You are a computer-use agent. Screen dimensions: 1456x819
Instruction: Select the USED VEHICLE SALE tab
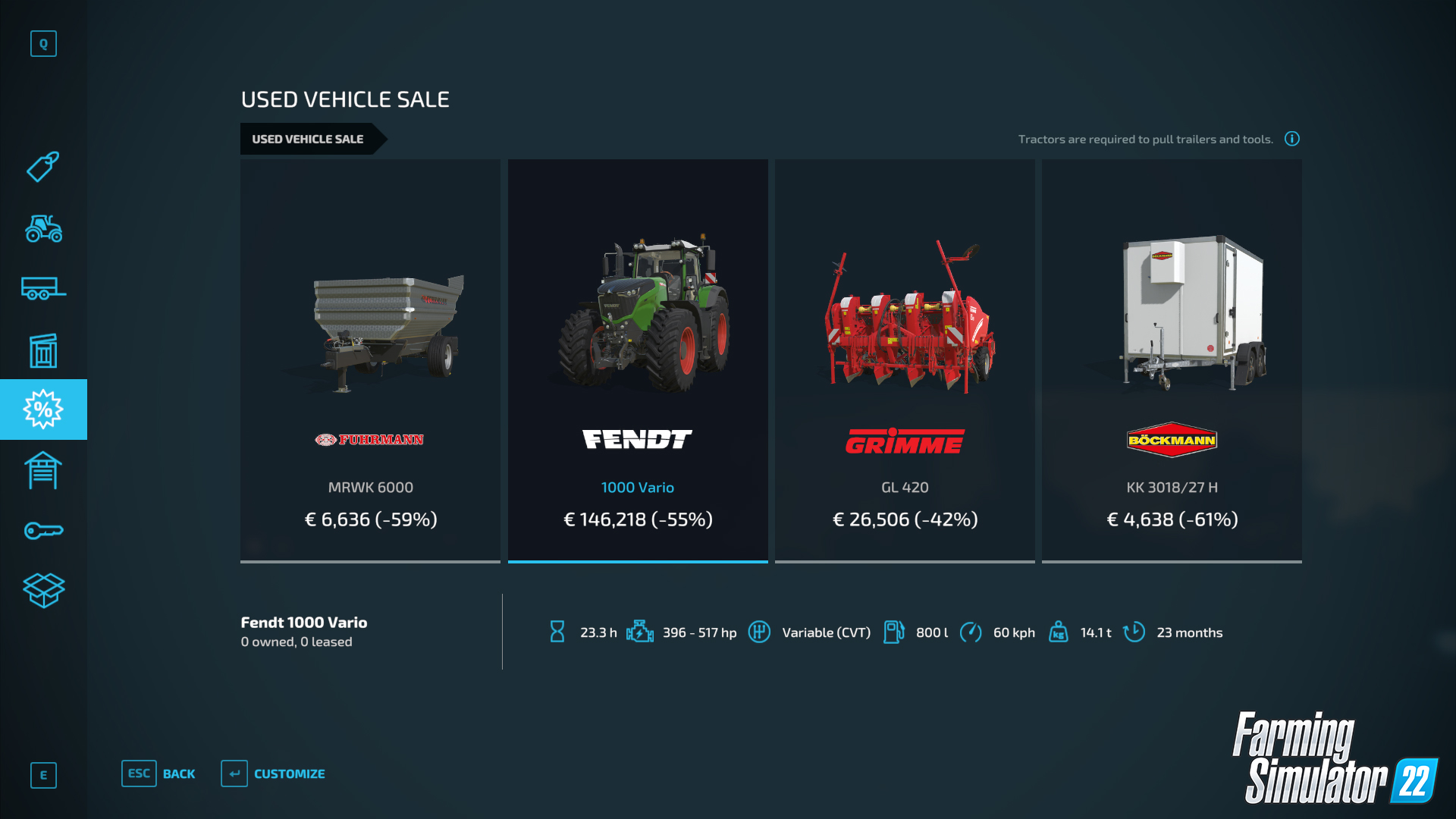[x=307, y=139]
